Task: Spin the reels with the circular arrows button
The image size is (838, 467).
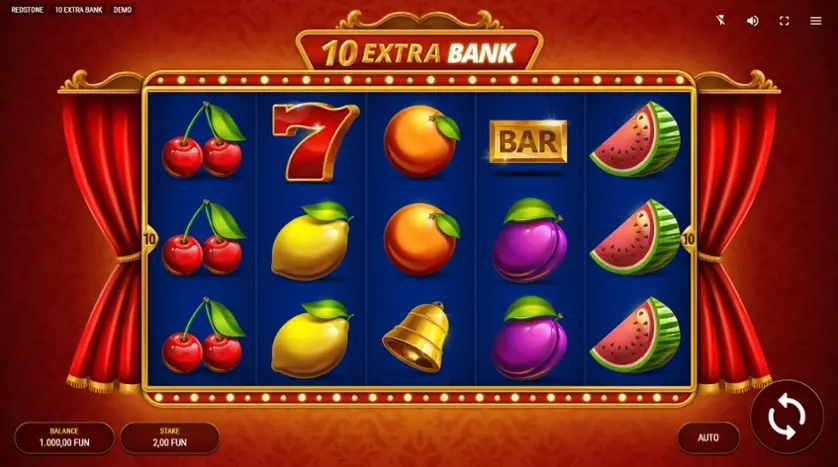Action: click(786, 417)
